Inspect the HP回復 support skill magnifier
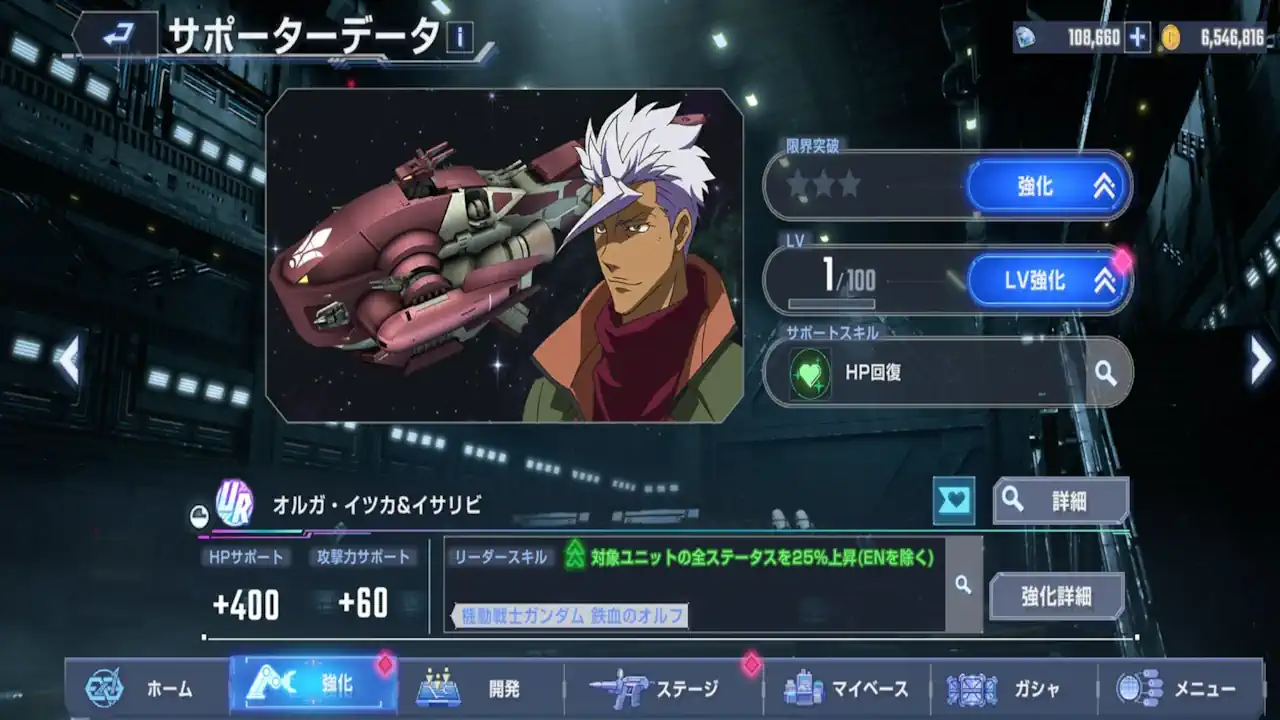Screen dimensions: 1280x720 tap(1103, 372)
